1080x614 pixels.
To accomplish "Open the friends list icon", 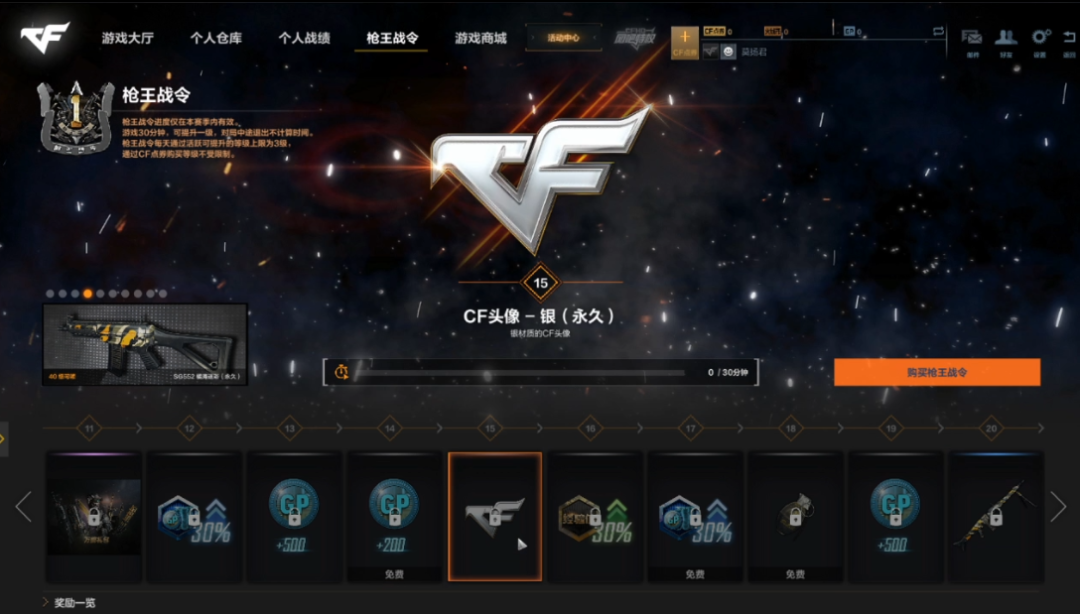I will click(x=1005, y=37).
